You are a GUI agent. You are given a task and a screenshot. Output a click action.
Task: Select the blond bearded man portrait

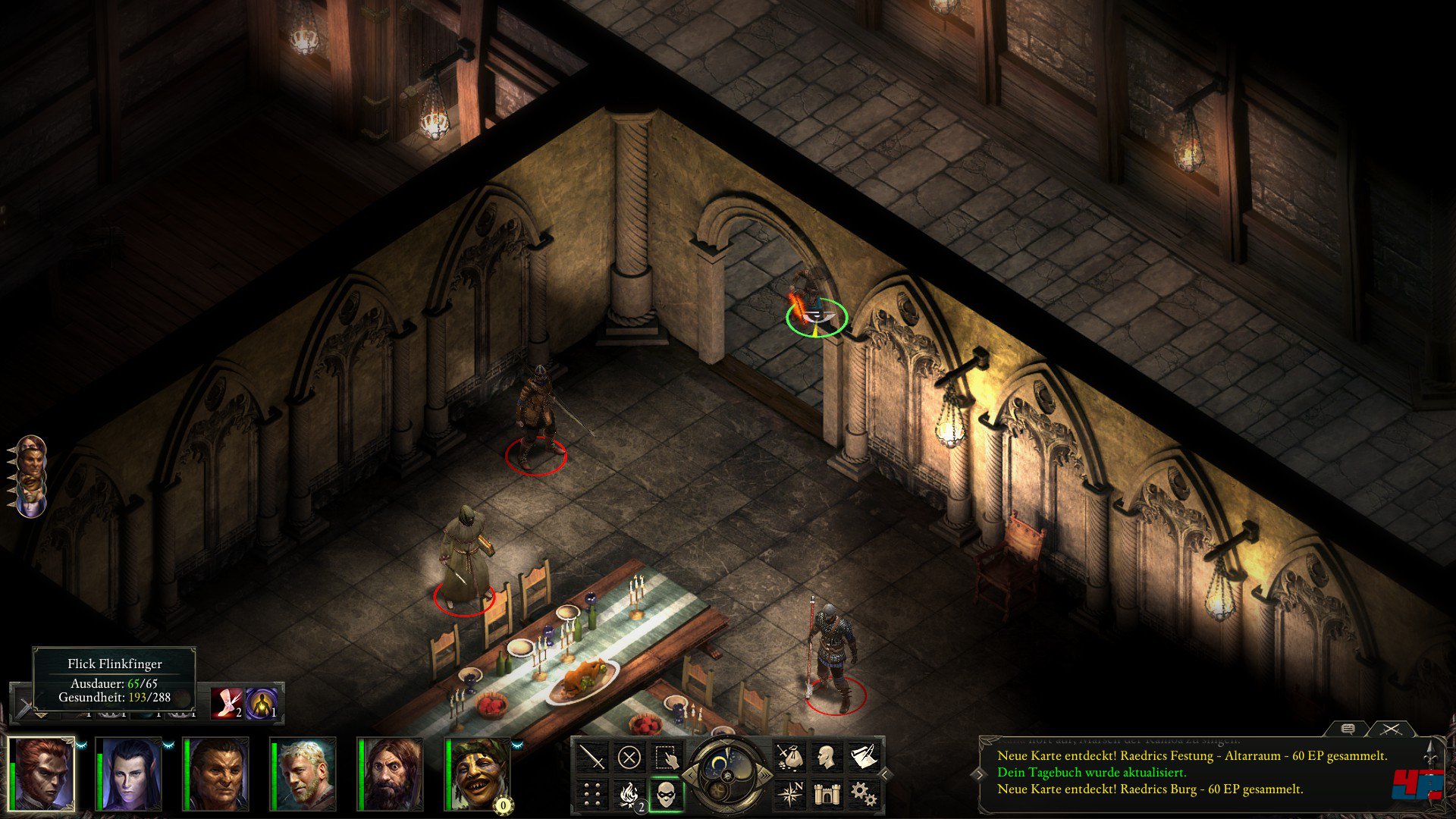(305, 773)
